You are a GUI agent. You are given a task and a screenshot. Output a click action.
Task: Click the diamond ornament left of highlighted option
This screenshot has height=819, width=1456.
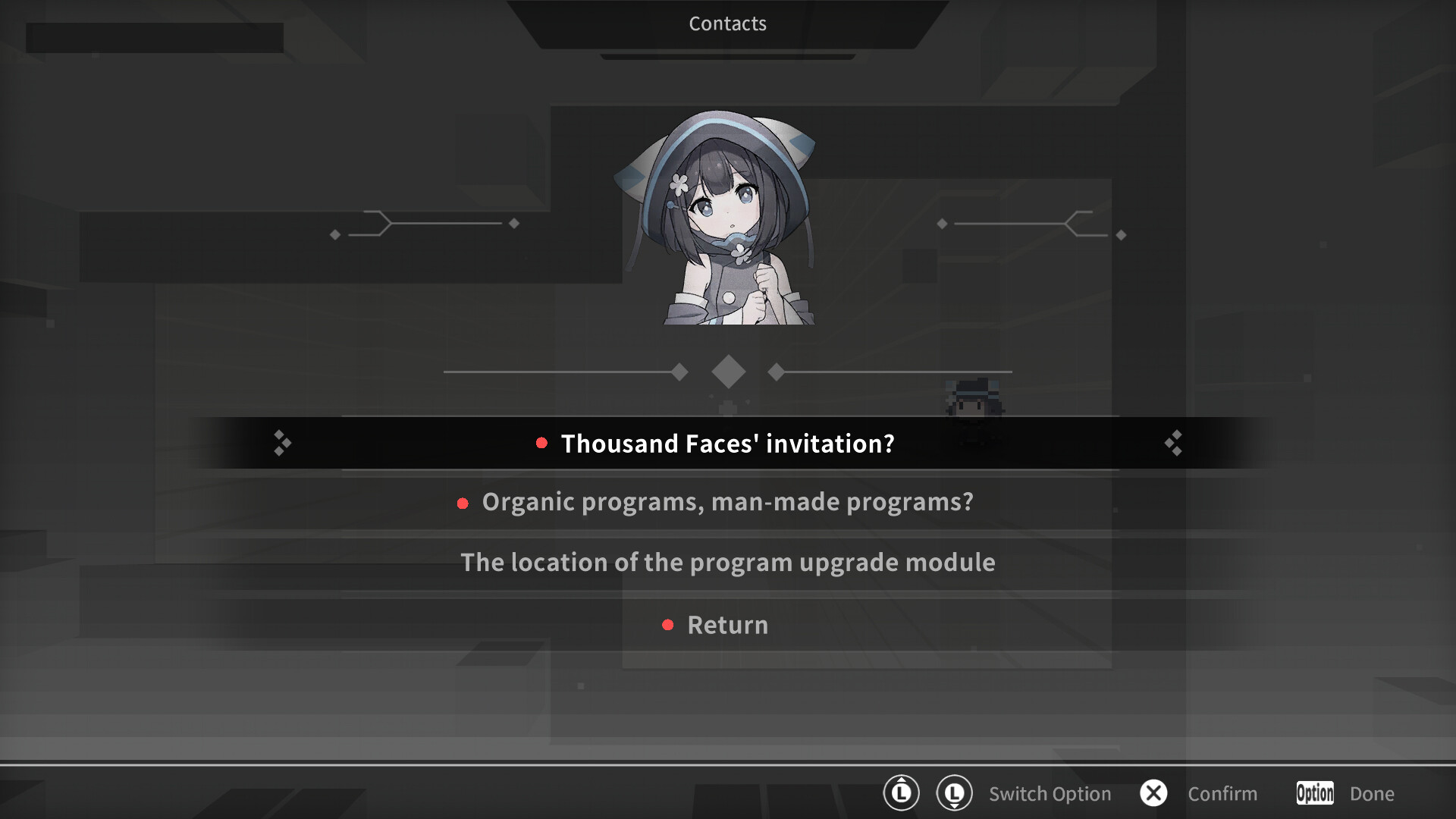281,442
